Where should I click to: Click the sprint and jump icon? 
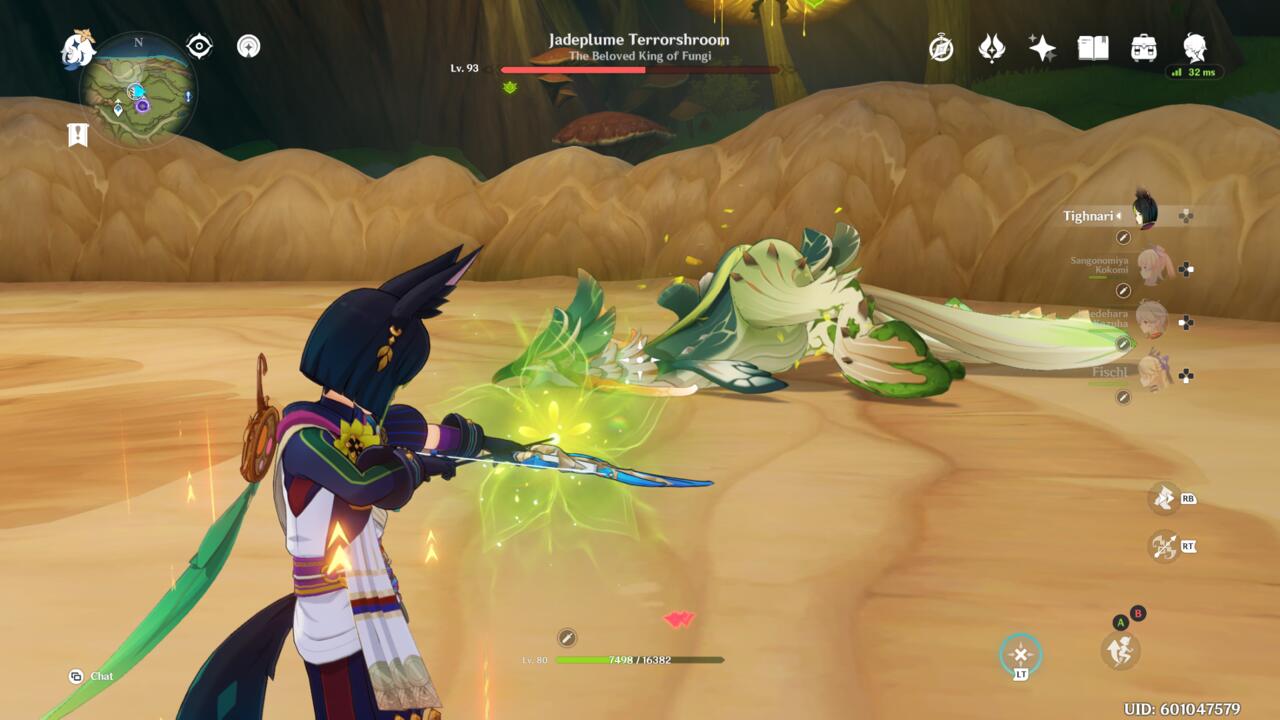tap(1120, 651)
